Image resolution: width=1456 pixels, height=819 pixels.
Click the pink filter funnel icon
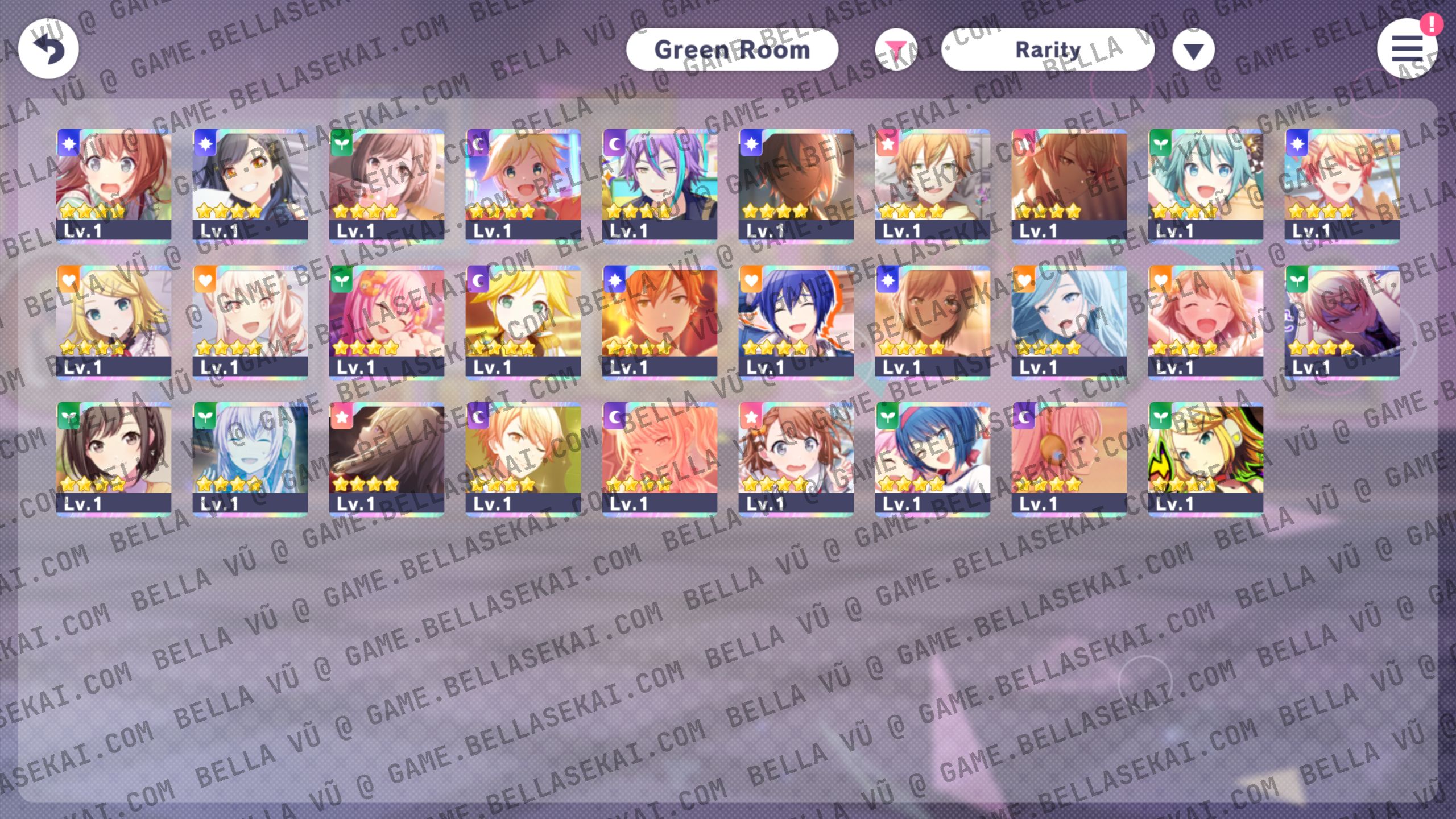click(897, 50)
